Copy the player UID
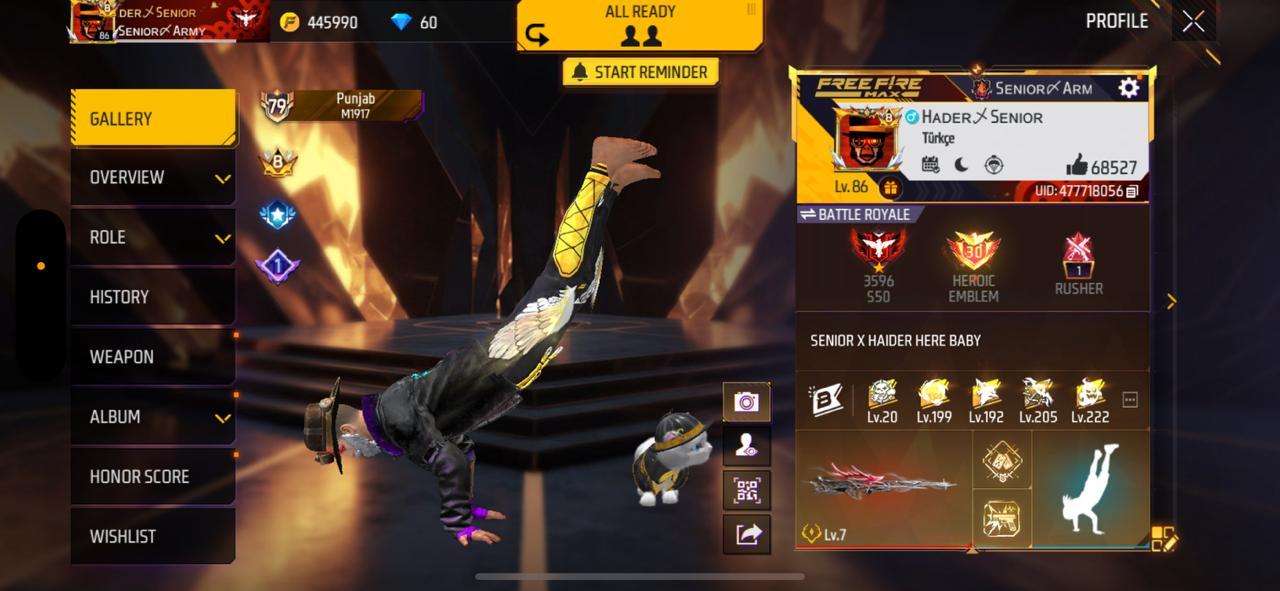1280x591 pixels. (x=1131, y=191)
